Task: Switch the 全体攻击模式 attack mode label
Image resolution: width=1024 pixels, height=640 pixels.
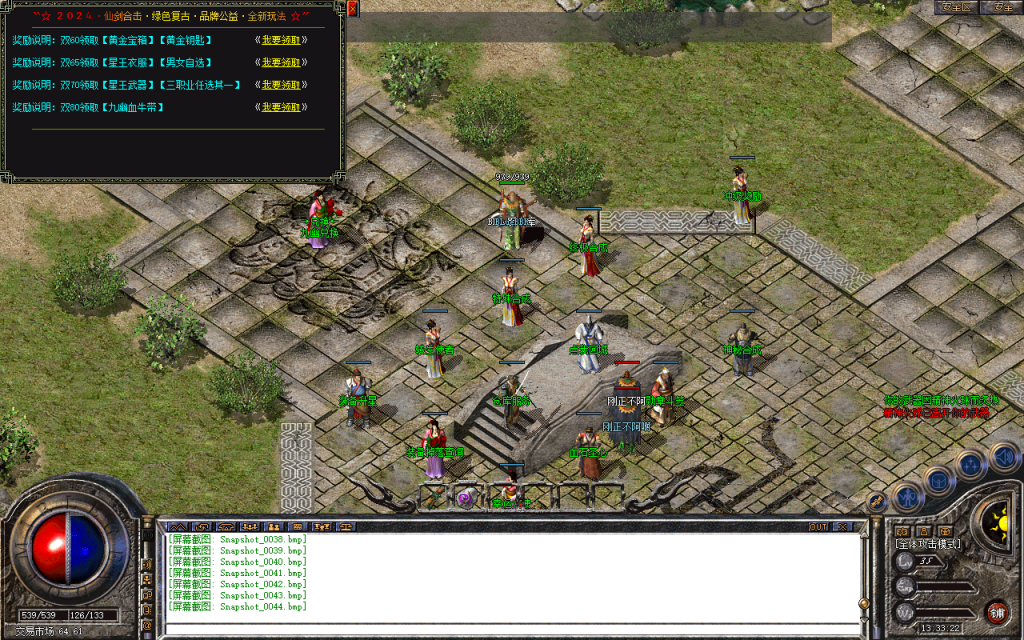Action: tap(928, 544)
